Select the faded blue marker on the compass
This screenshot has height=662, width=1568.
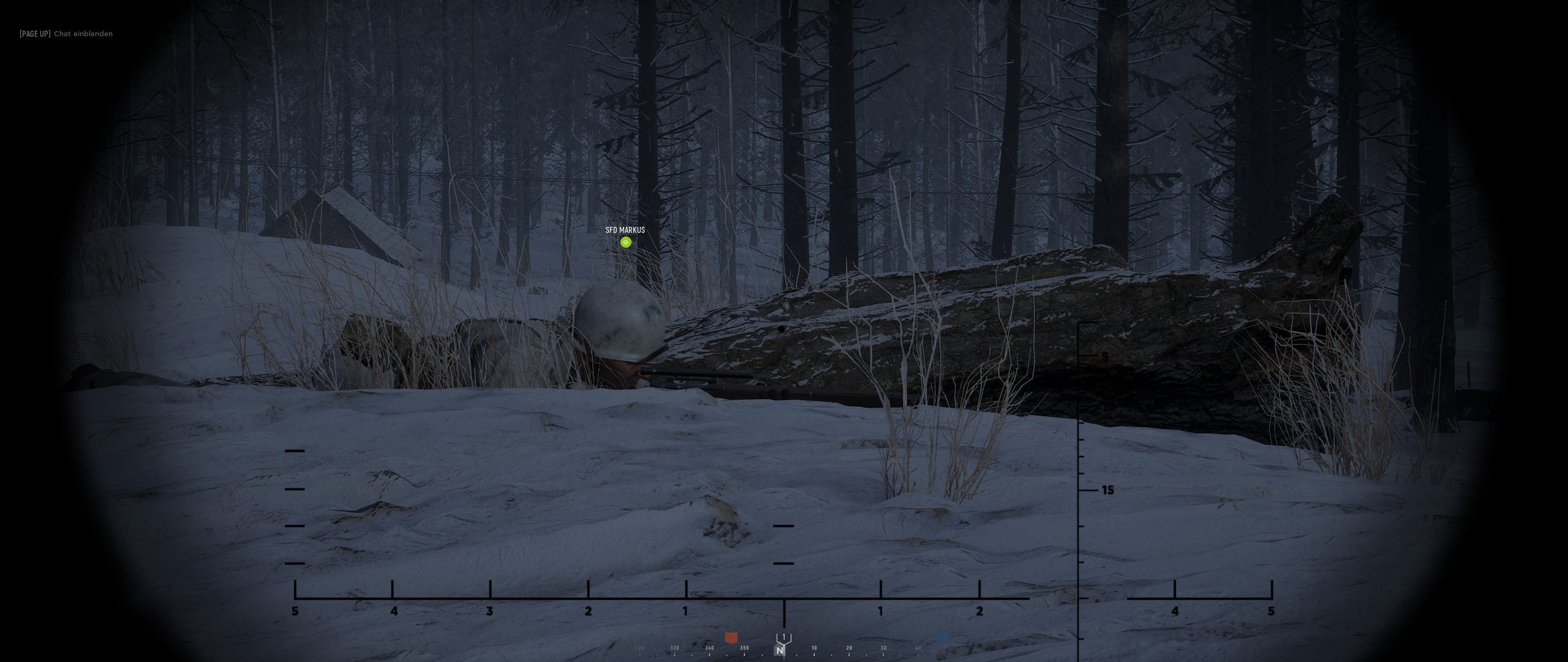[941, 638]
